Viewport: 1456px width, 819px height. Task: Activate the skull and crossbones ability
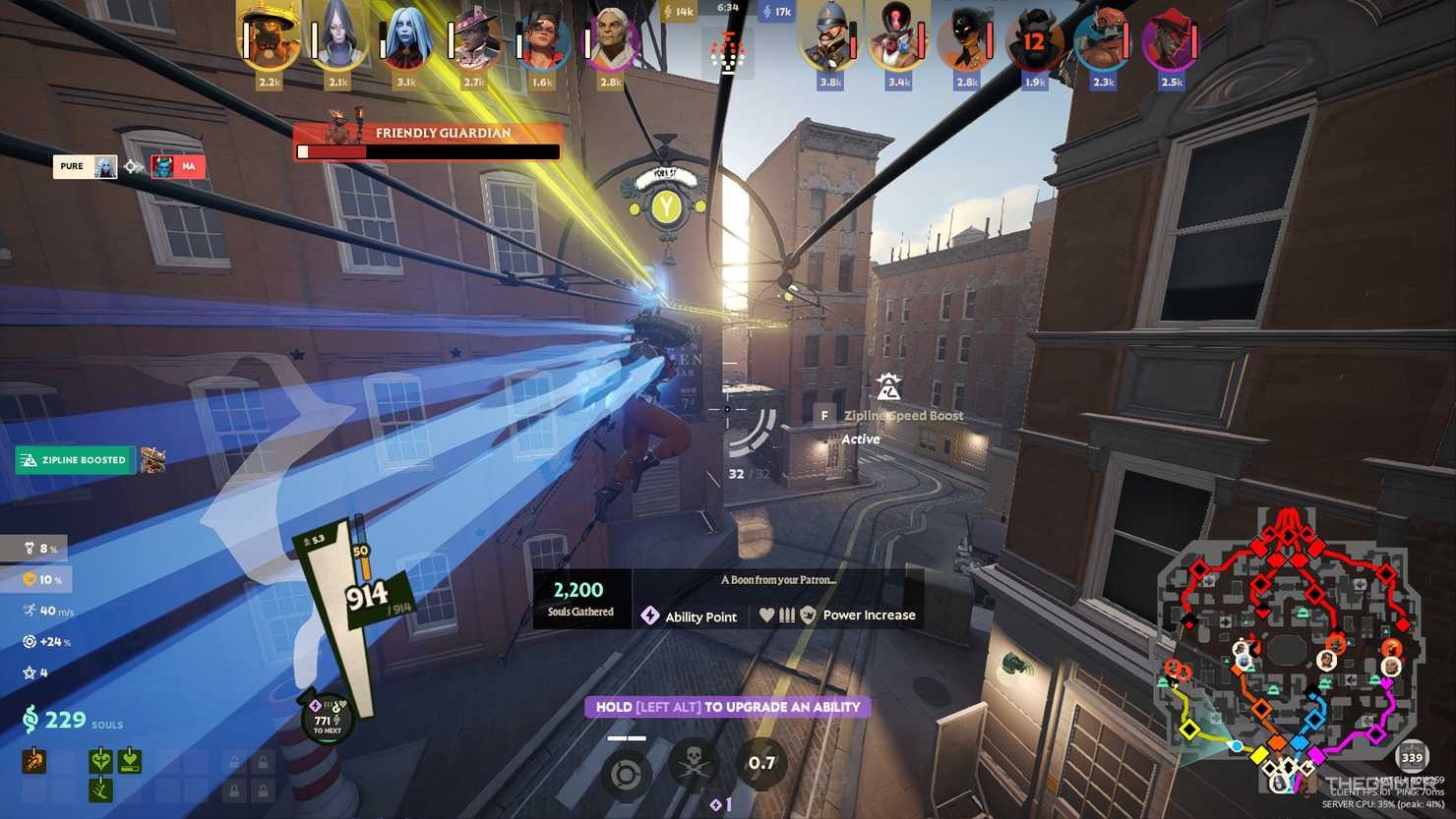(x=694, y=764)
